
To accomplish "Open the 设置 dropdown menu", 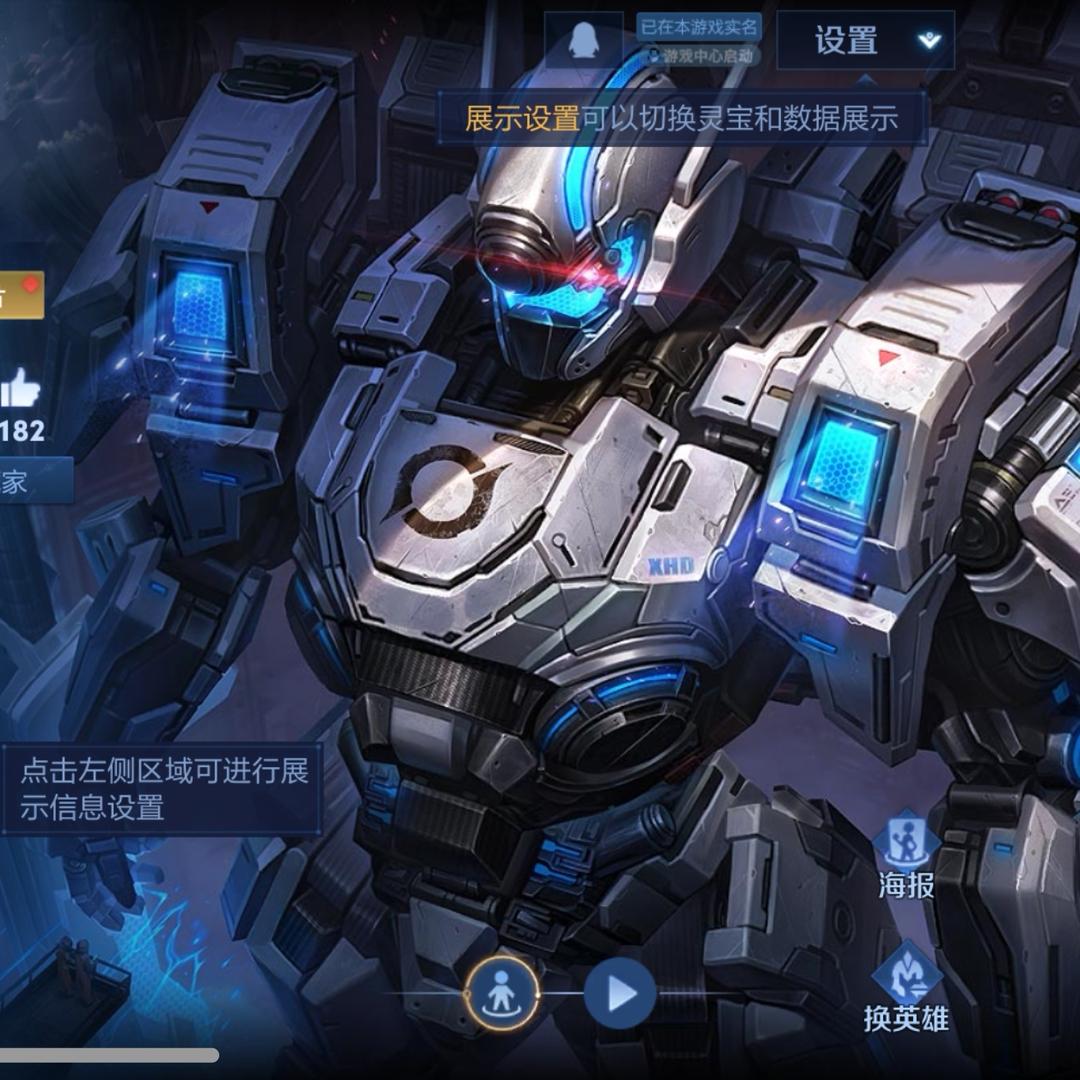I will click(865, 41).
